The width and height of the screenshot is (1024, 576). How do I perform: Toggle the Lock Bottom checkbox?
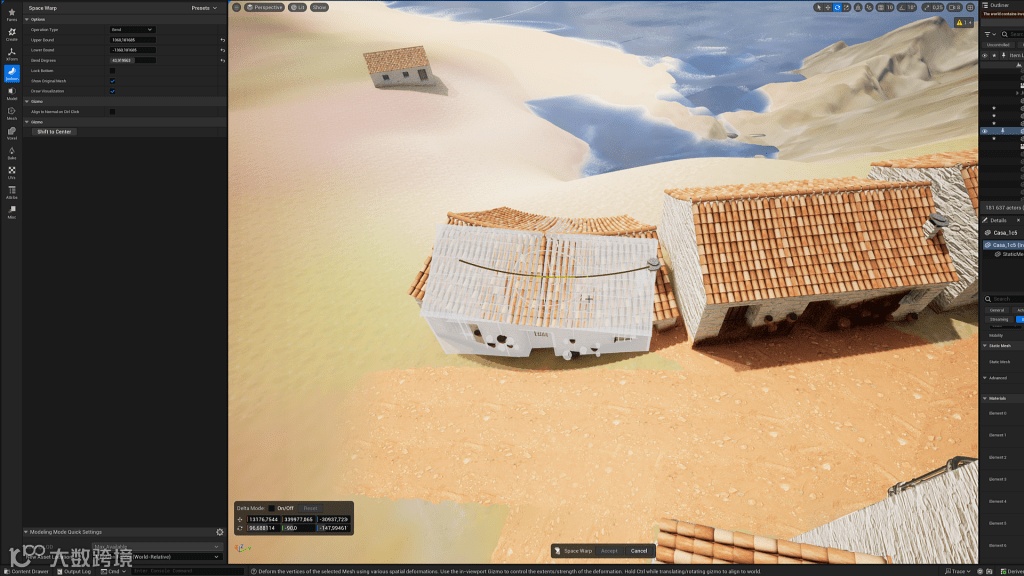click(112, 71)
